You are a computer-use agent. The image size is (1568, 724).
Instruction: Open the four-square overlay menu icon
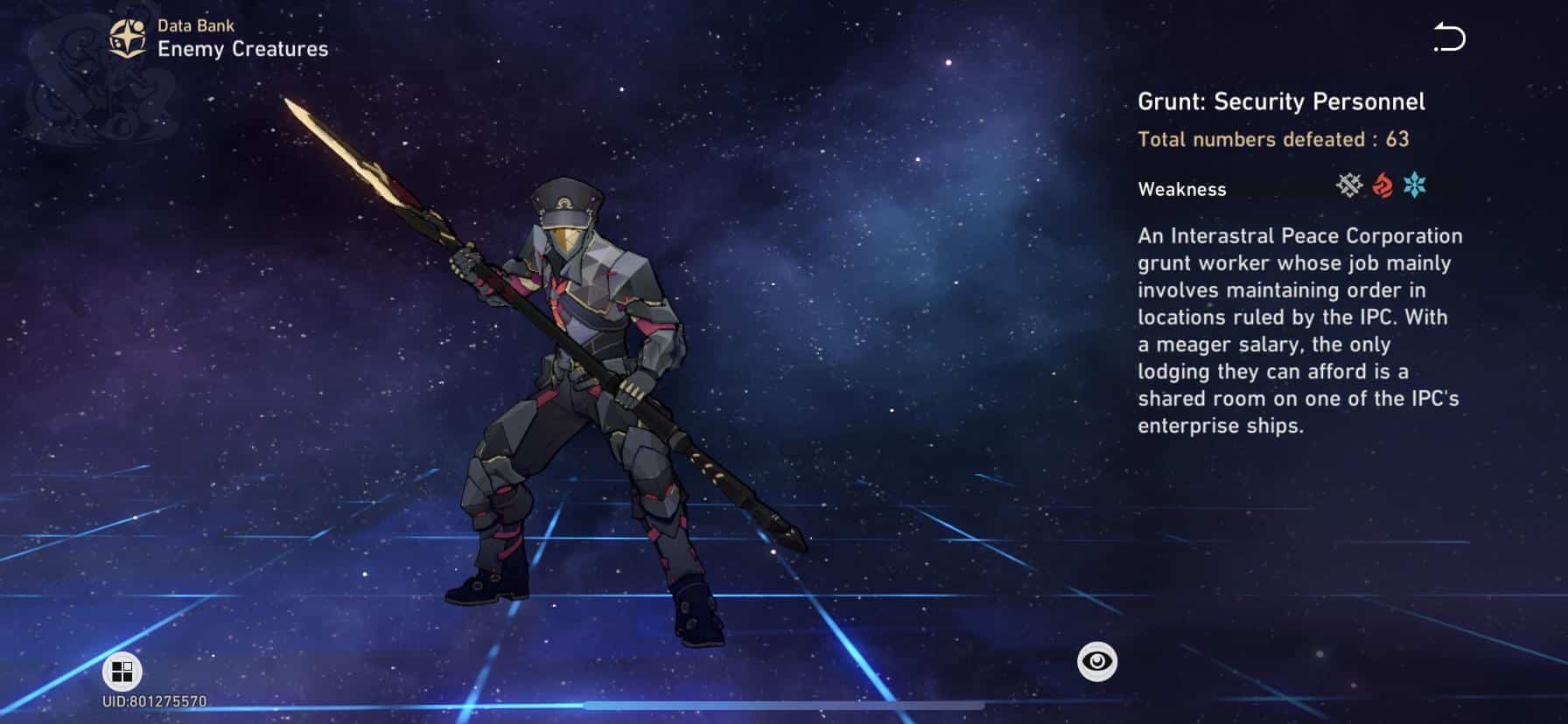click(122, 672)
